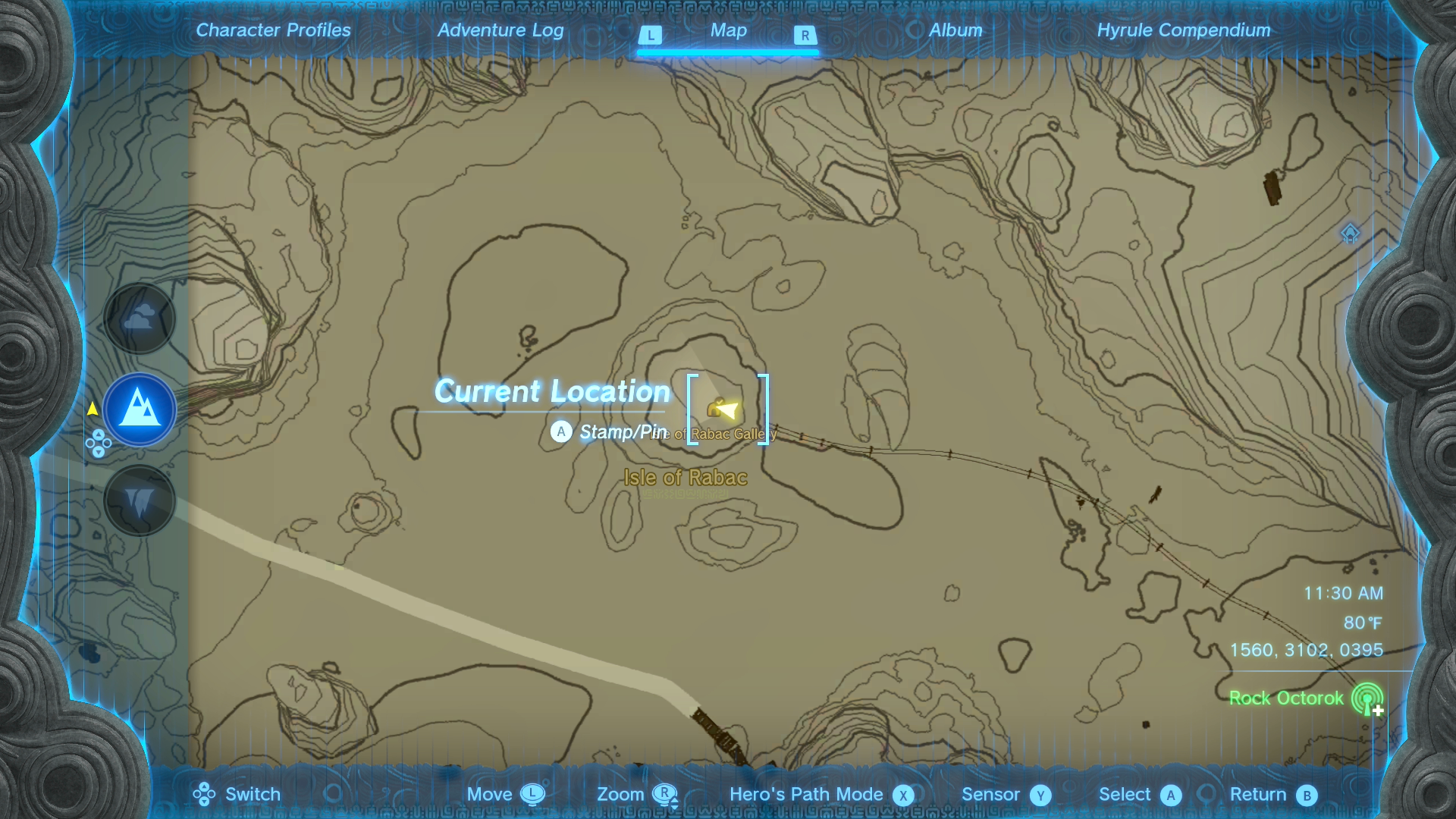Click the small yellow triangle beside map layers
Viewport: 1456px width, 819px height.
[x=93, y=408]
